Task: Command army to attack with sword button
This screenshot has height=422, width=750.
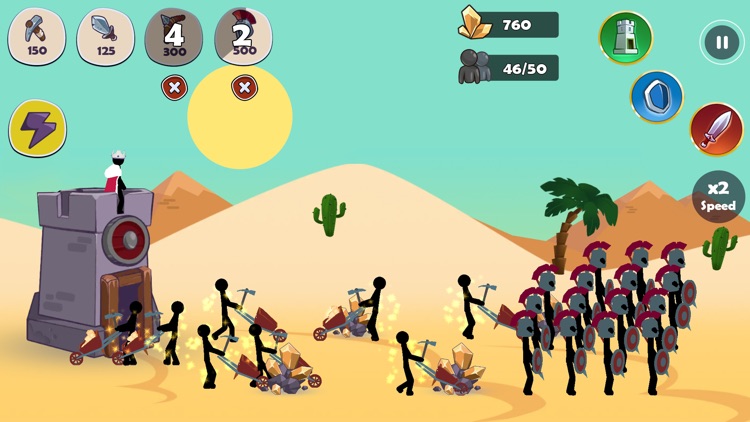Action: pos(716,129)
